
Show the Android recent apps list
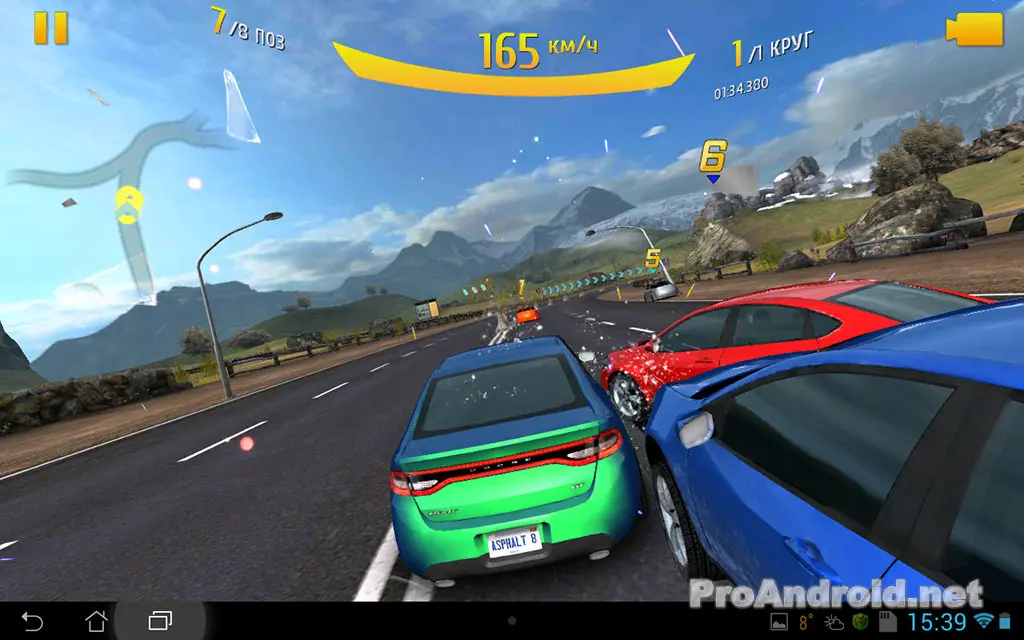tap(161, 621)
